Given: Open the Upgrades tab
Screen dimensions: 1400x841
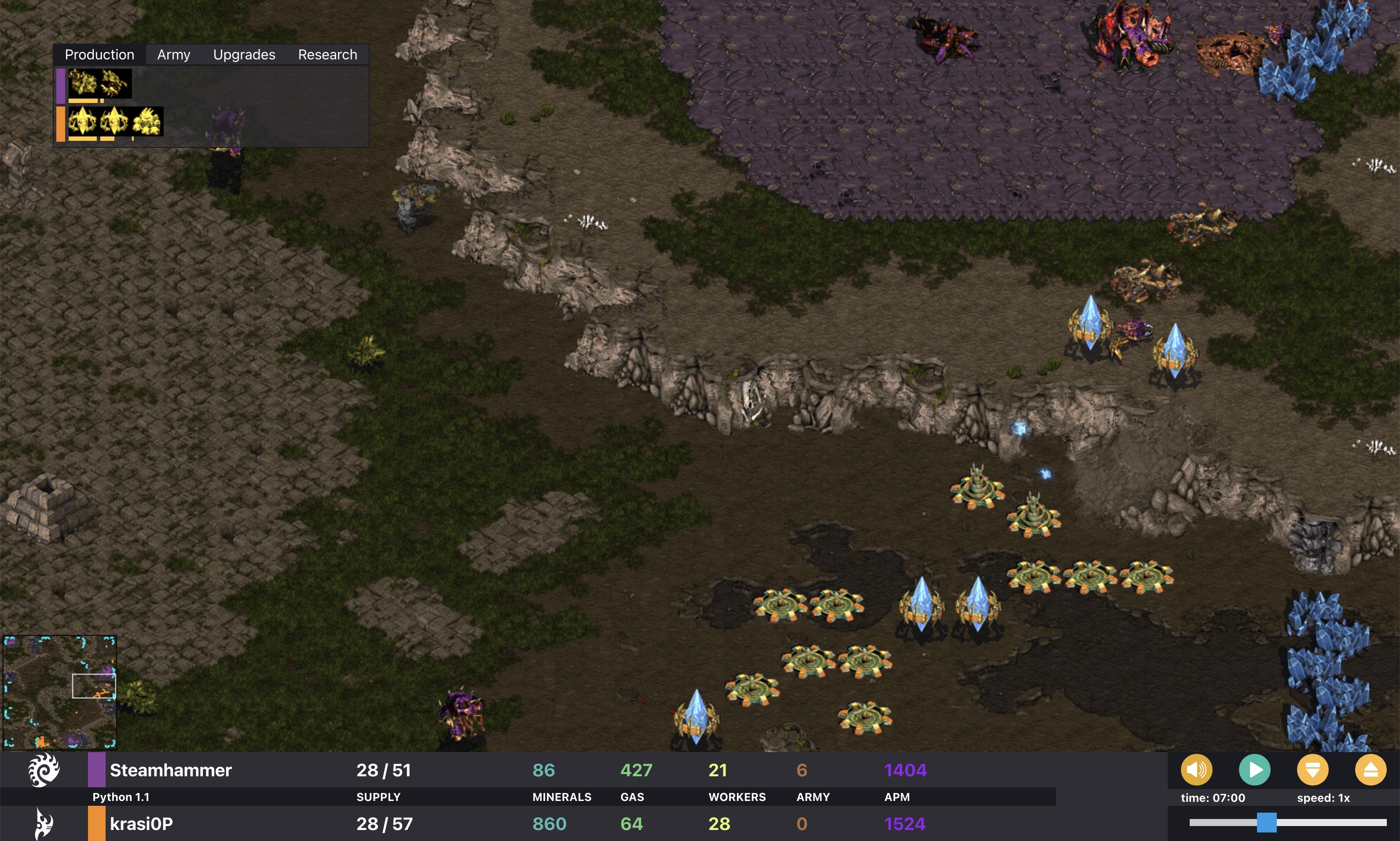Looking at the screenshot, I should click(x=244, y=55).
